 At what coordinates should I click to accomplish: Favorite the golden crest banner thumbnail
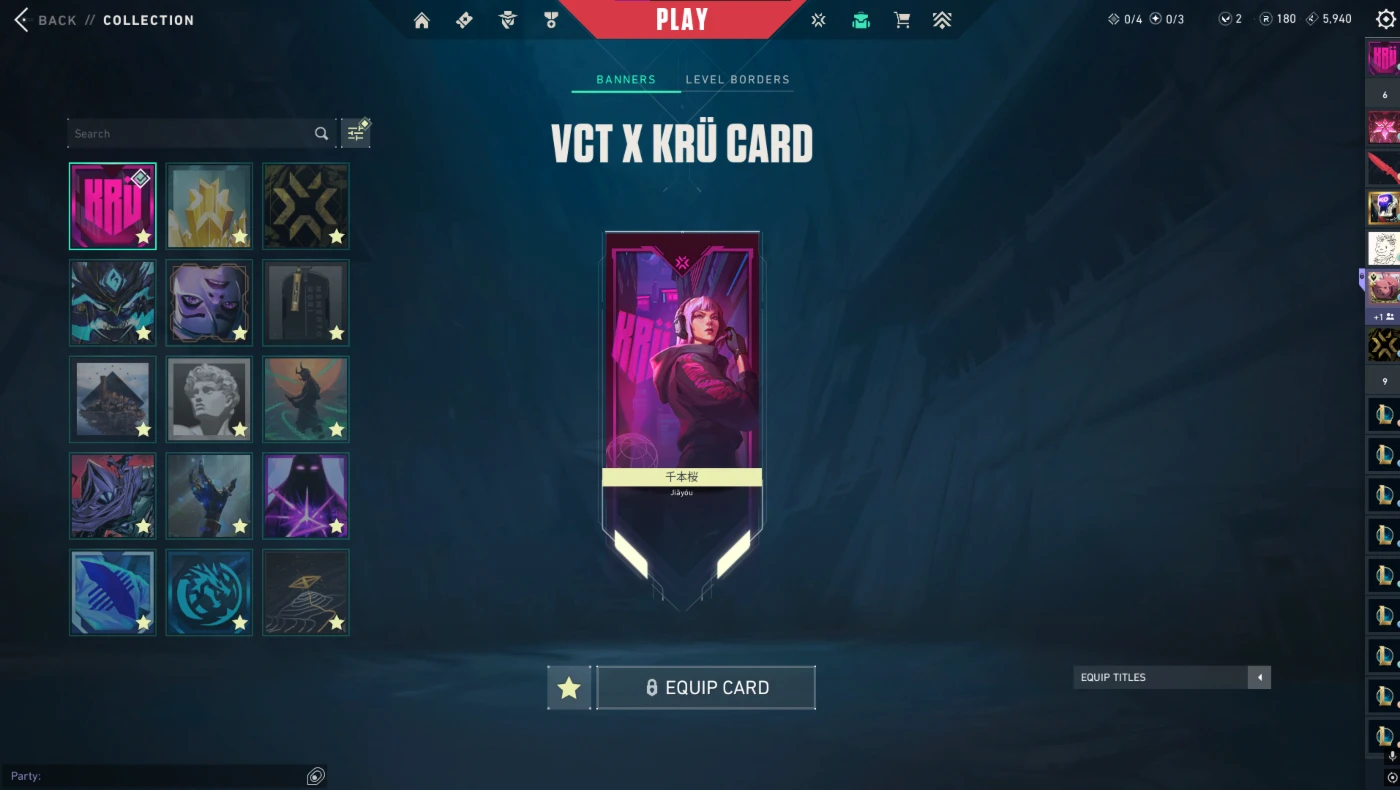(x=238, y=237)
